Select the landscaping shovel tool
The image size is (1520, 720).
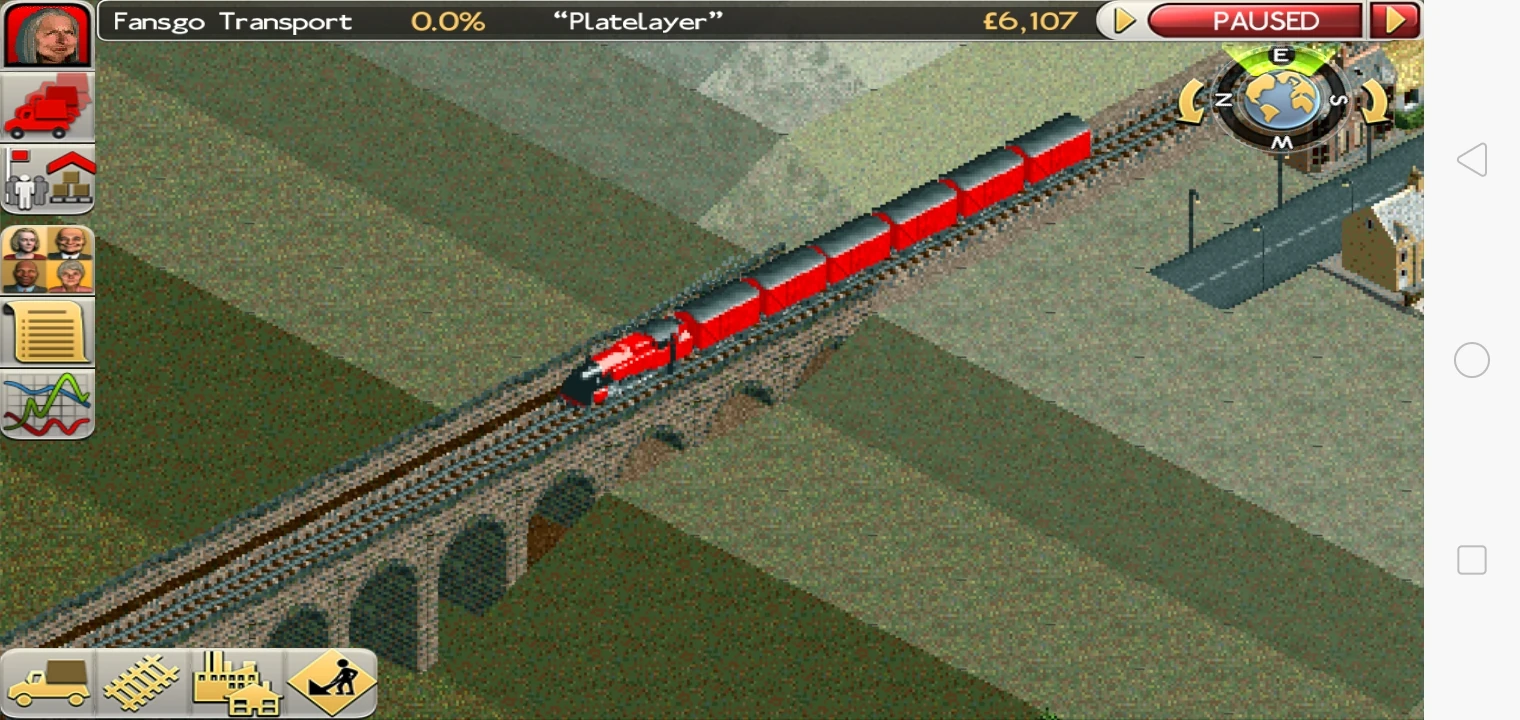330,683
